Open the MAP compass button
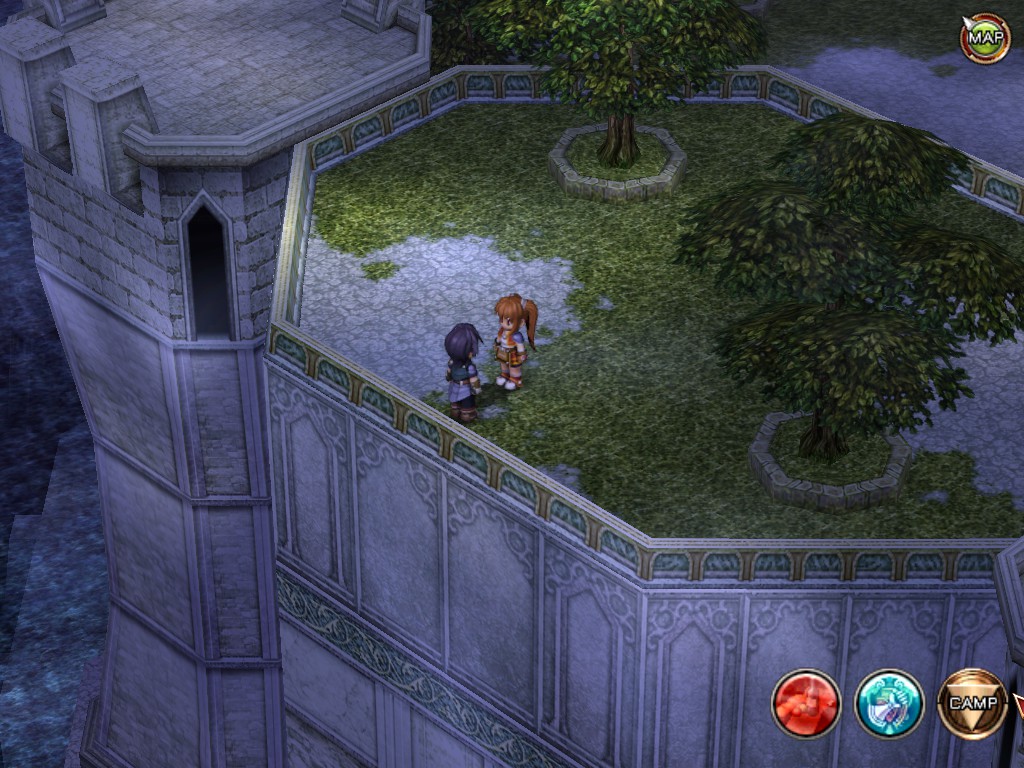The height and width of the screenshot is (768, 1024). pyautogui.click(x=985, y=38)
